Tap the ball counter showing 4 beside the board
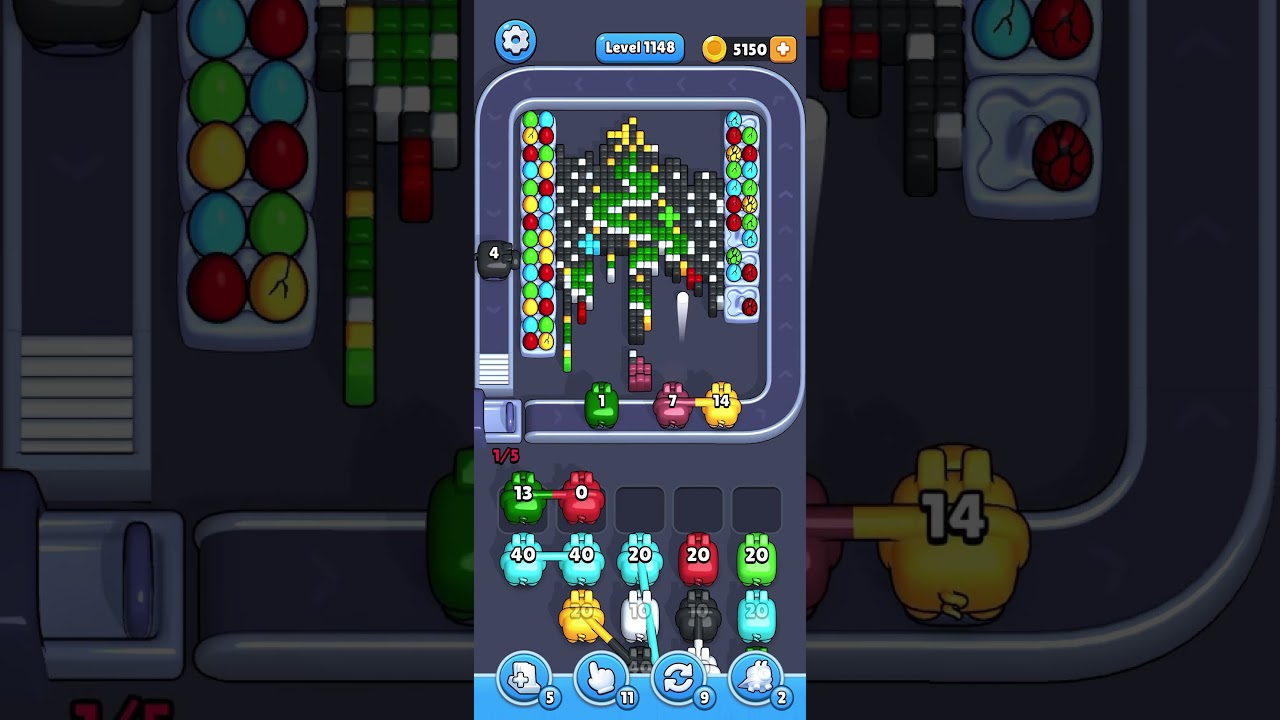Screen dimensions: 1280x720 click(492, 255)
